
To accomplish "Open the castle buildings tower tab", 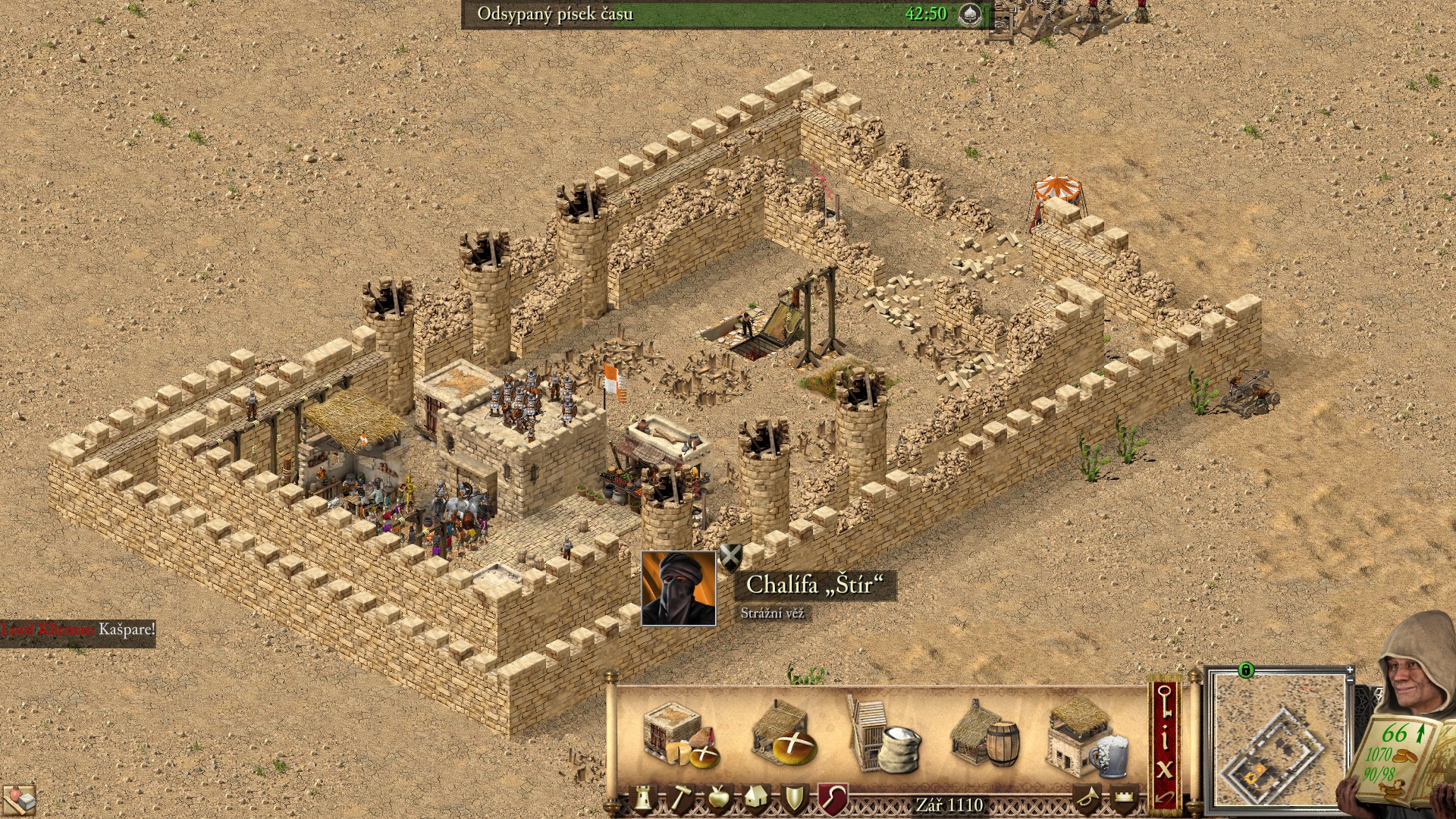I will pyautogui.click(x=643, y=799).
